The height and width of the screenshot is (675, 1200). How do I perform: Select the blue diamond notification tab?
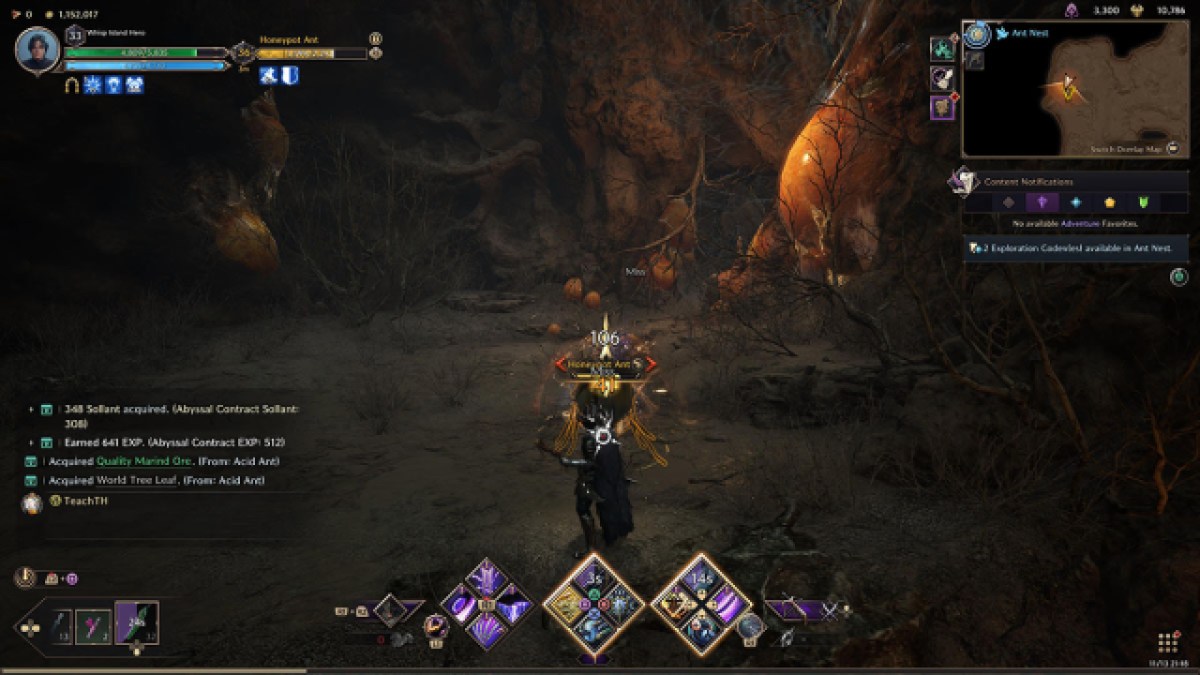click(1075, 202)
